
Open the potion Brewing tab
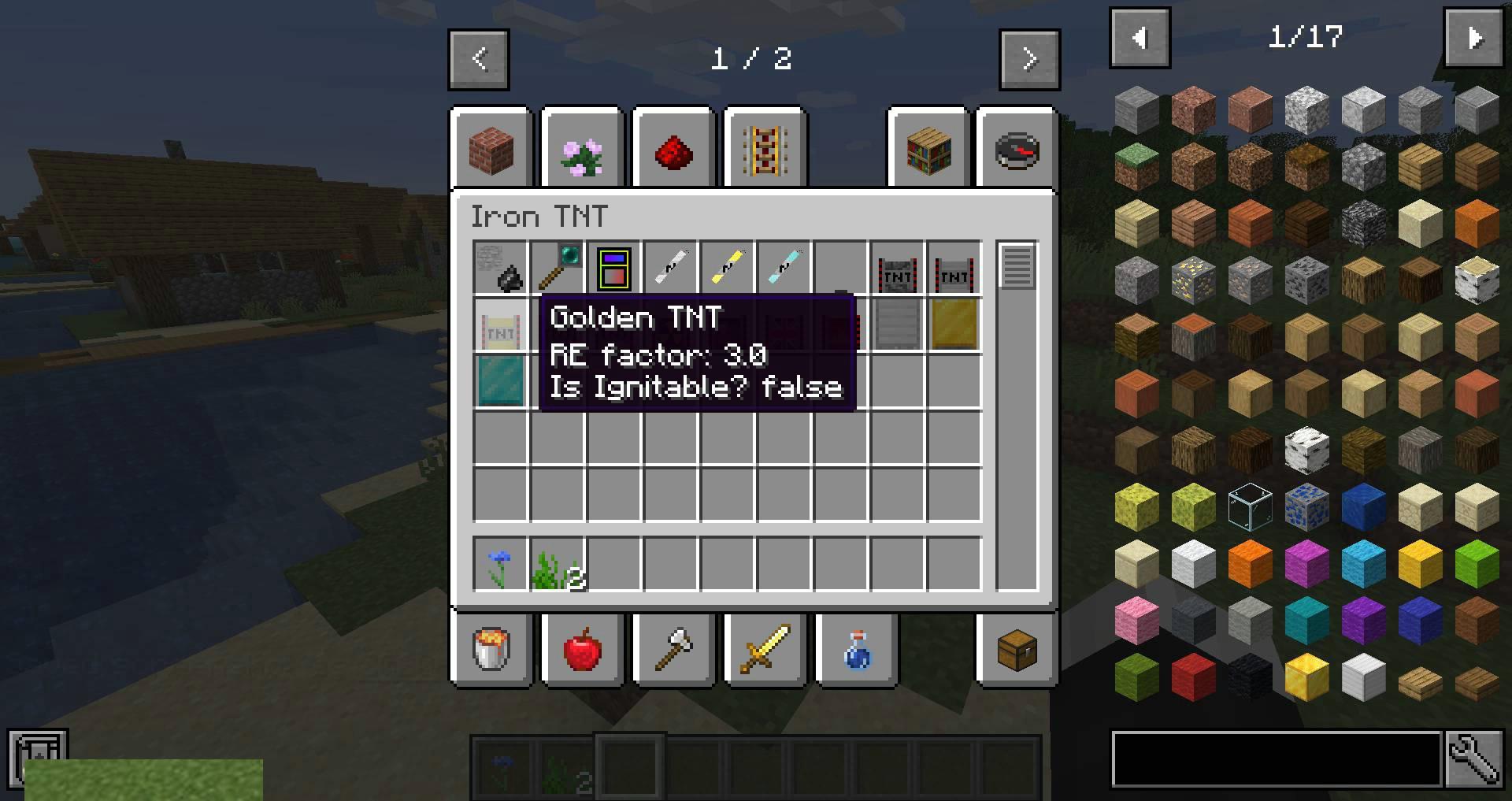(857, 649)
